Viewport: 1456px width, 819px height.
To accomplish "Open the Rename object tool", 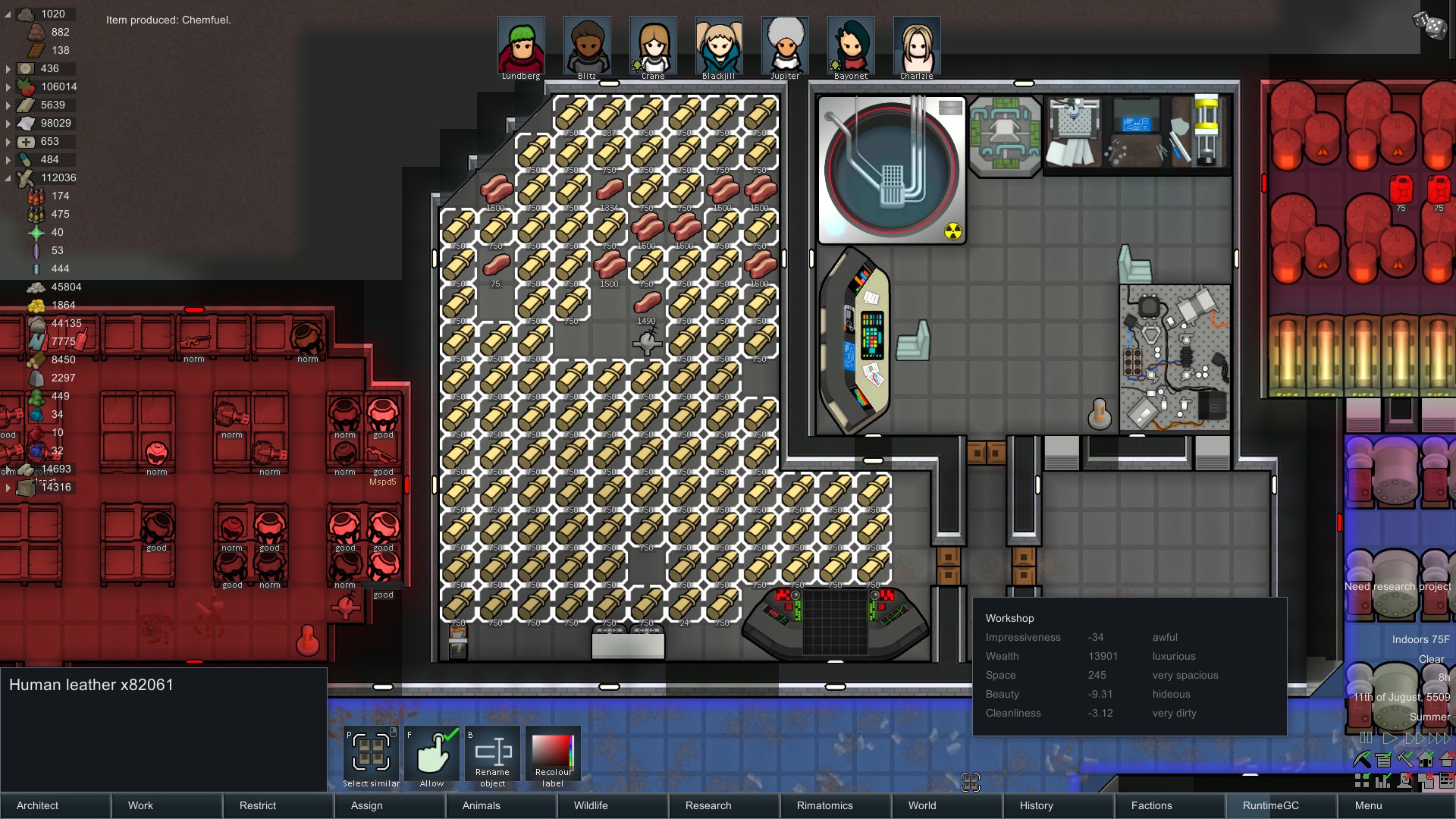I will click(x=492, y=753).
